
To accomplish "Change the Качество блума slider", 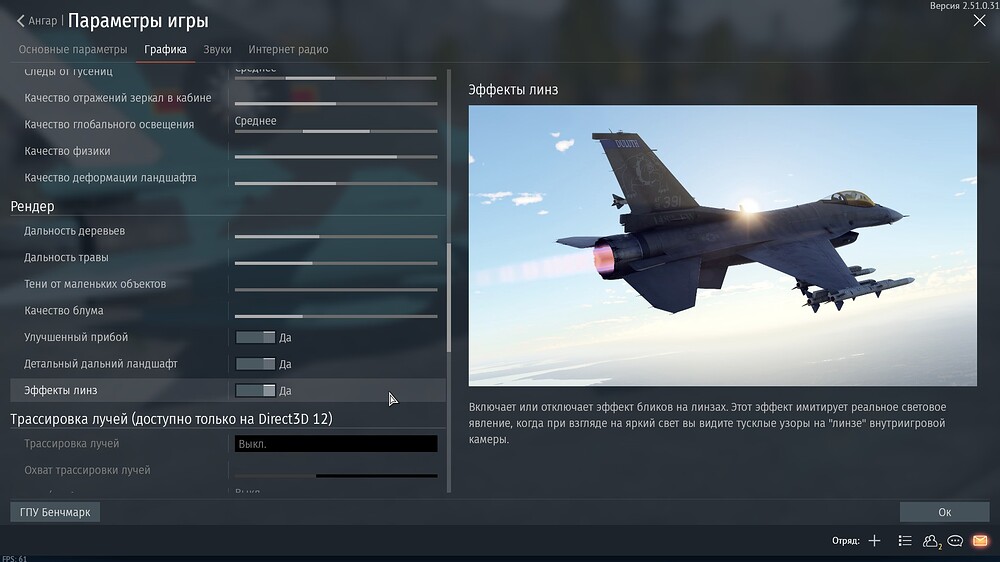I will (336, 316).
